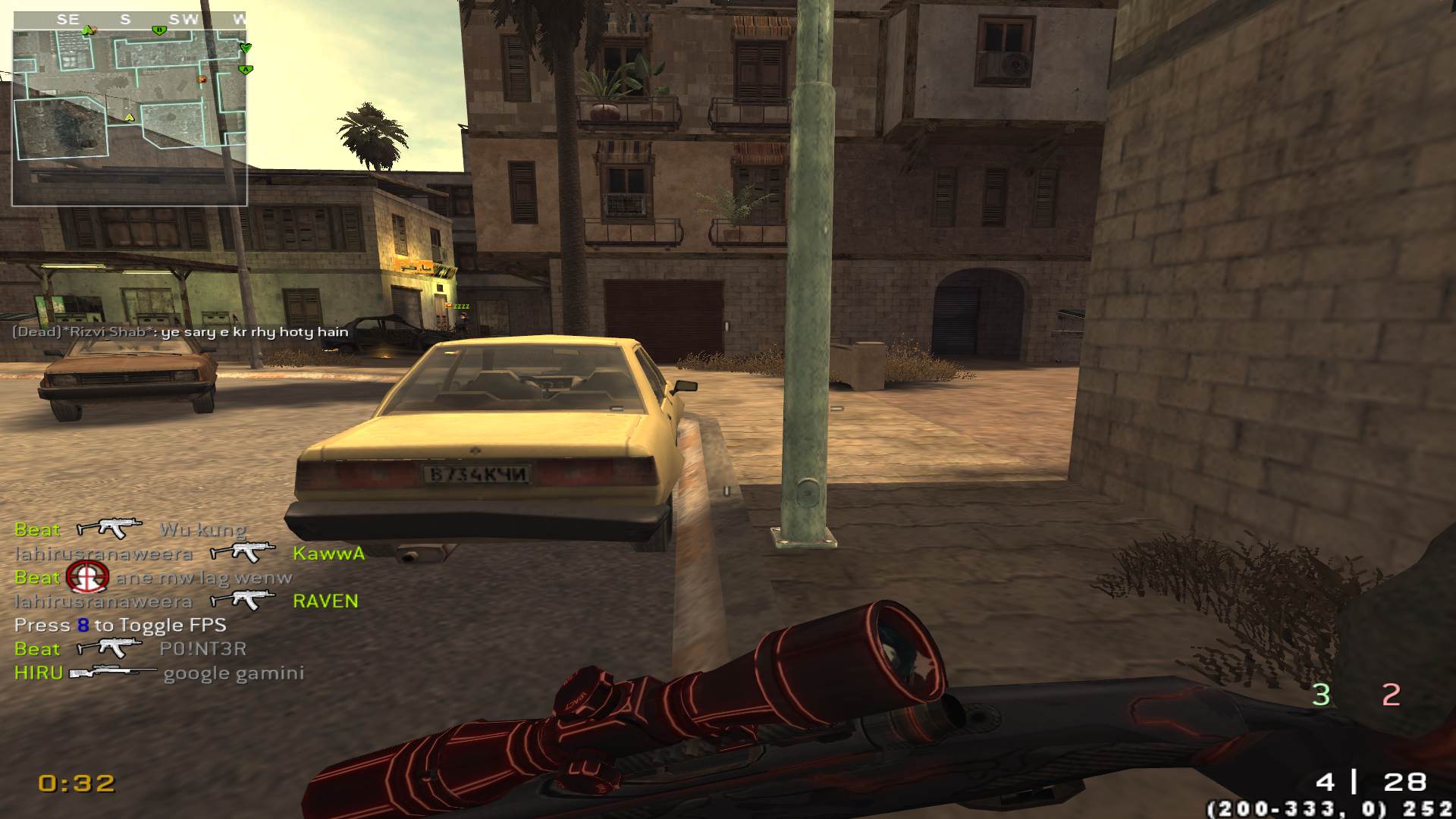The height and width of the screenshot is (819, 1456).
Task: Click the Beat kill on Wu kung entry
Action: (130, 529)
